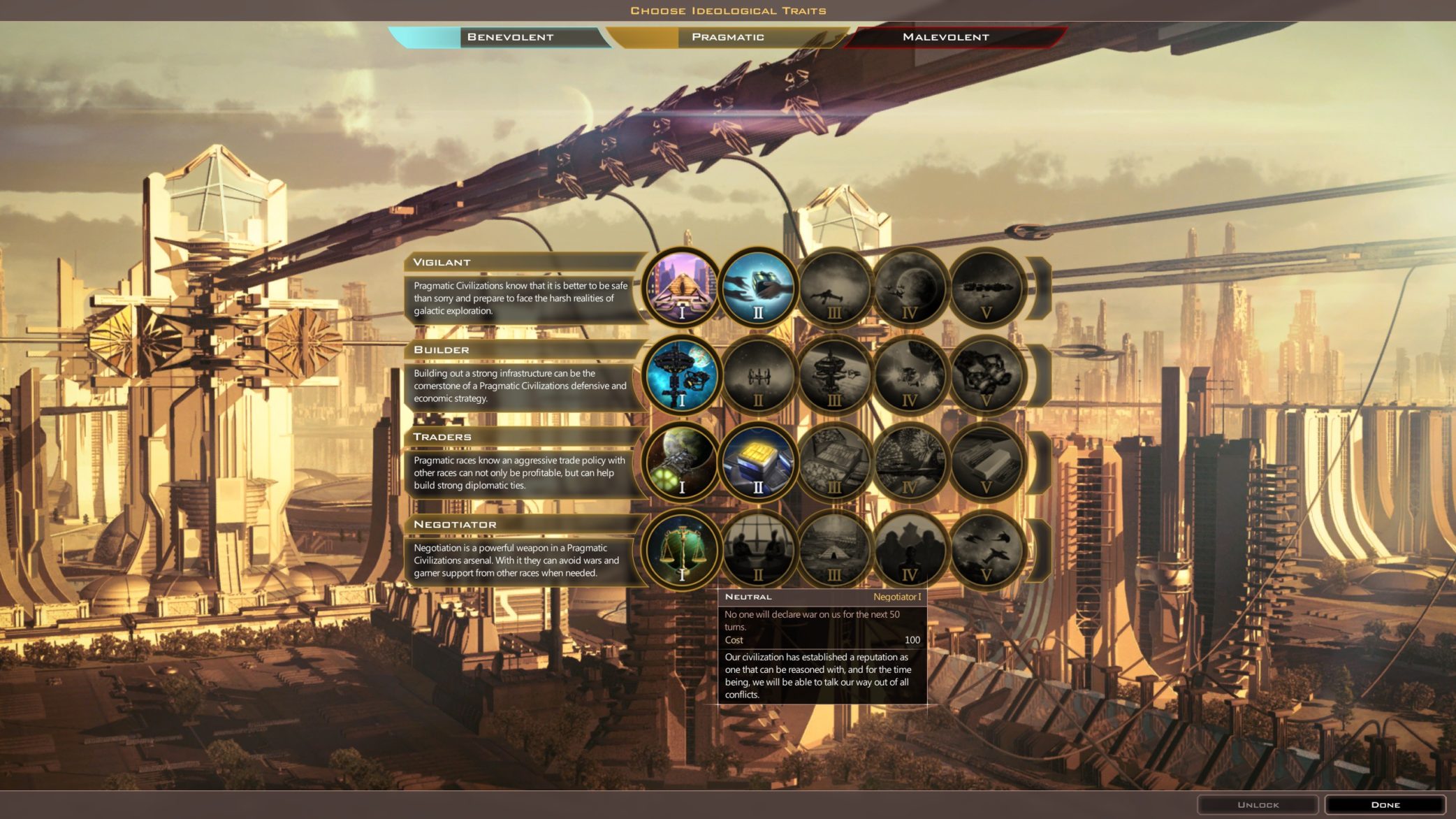
Task: Choose the Builder I space station trait
Action: coord(682,375)
